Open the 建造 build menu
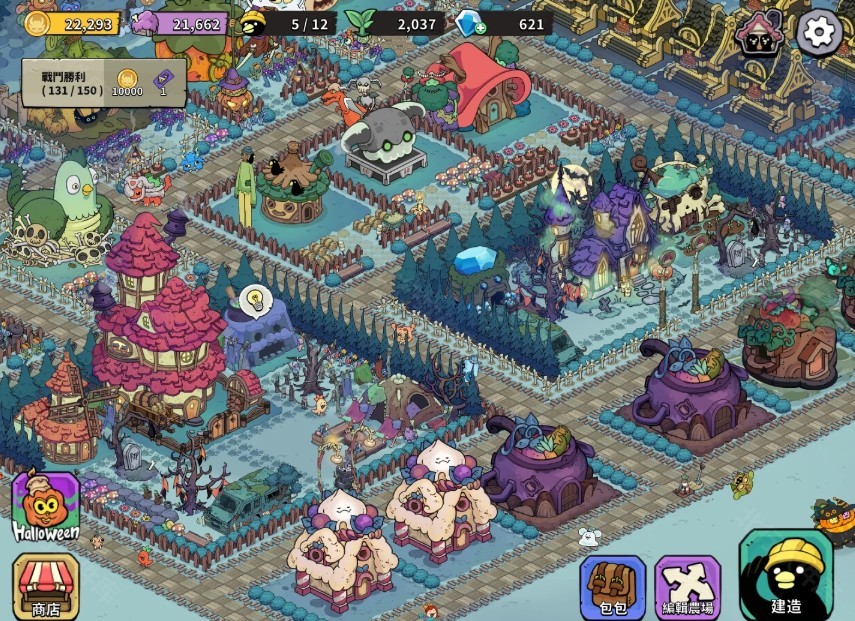Screen dimensions: 855x621 pyautogui.click(x=785, y=576)
